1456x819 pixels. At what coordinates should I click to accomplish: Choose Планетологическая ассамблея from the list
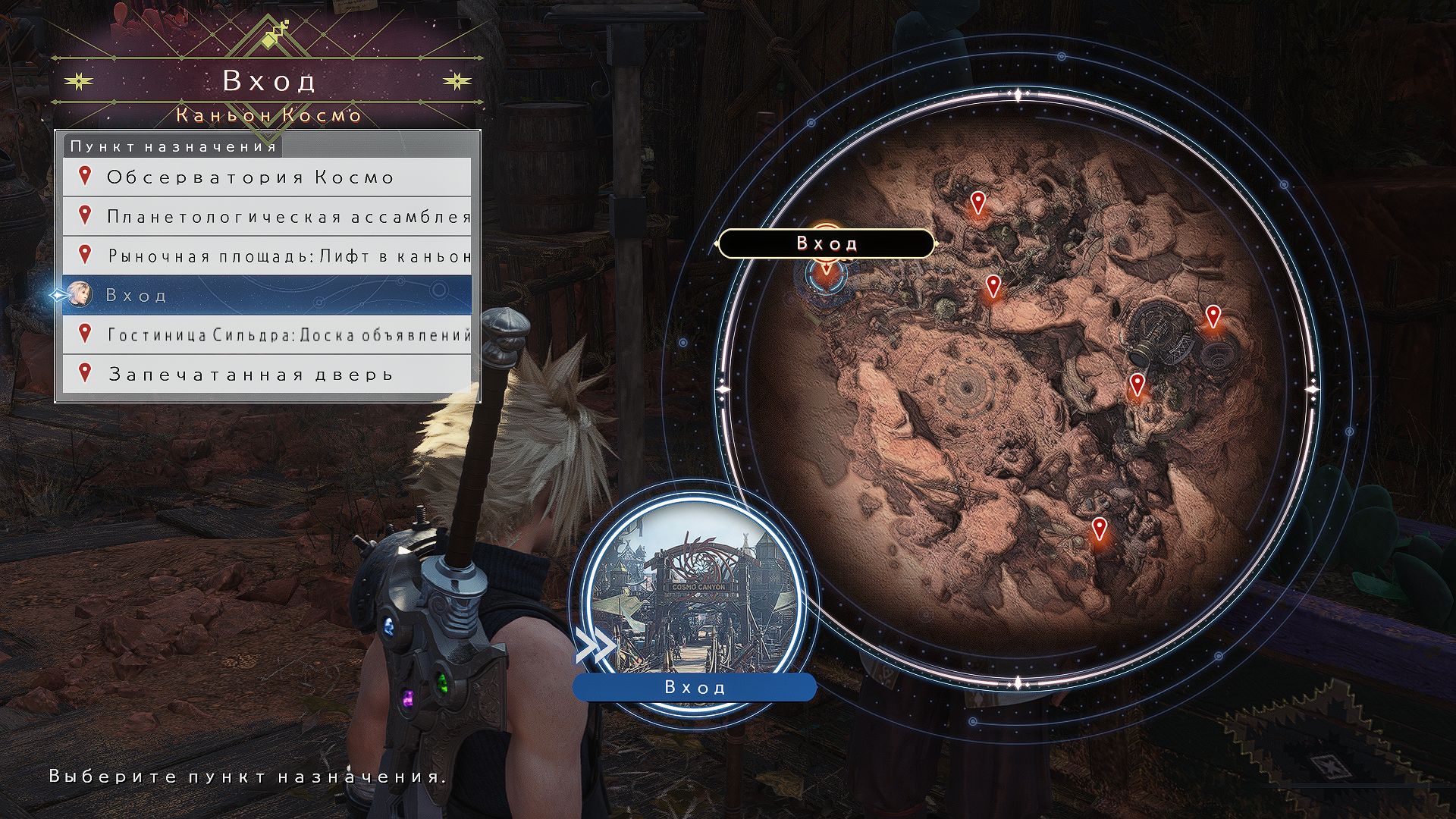pyautogui.click(x=266, y=217)
